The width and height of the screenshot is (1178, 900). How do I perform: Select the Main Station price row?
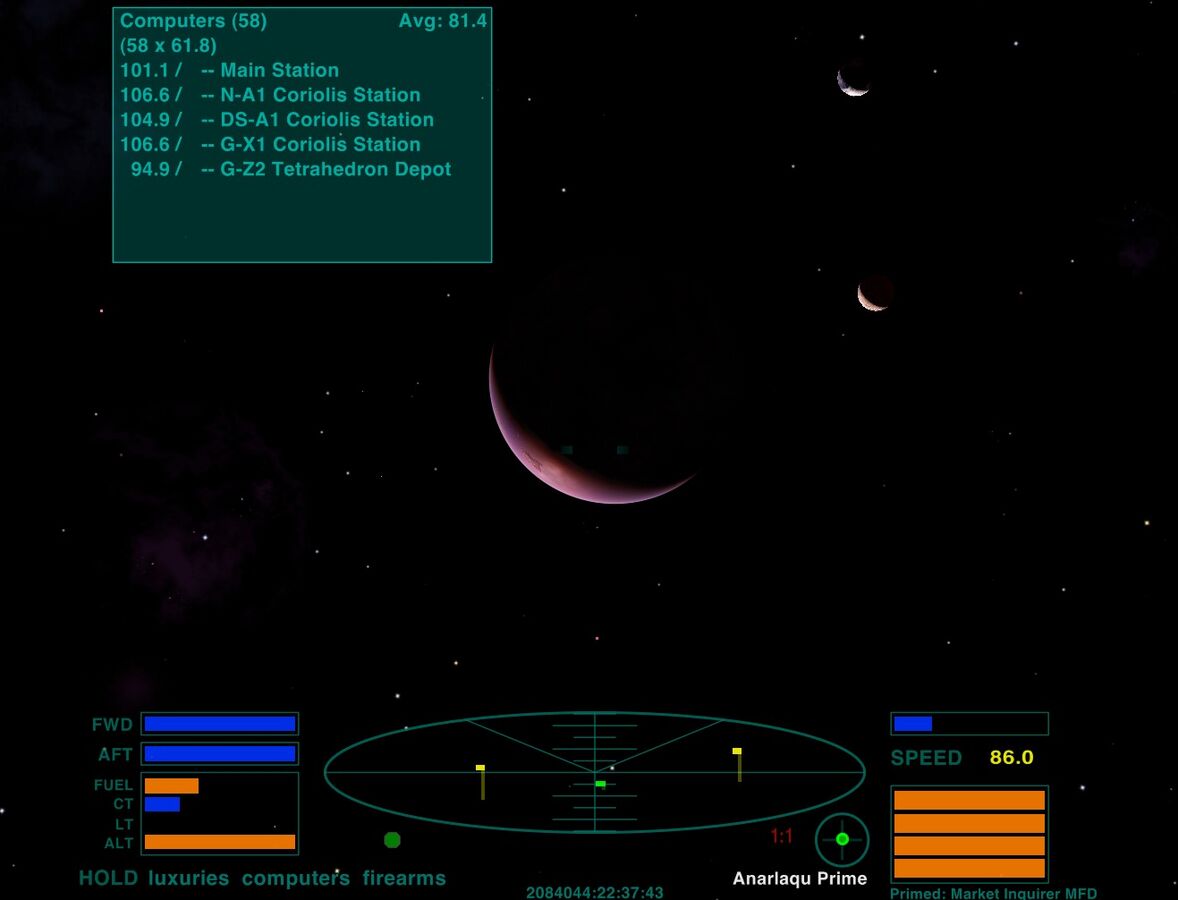coord(230,70)
